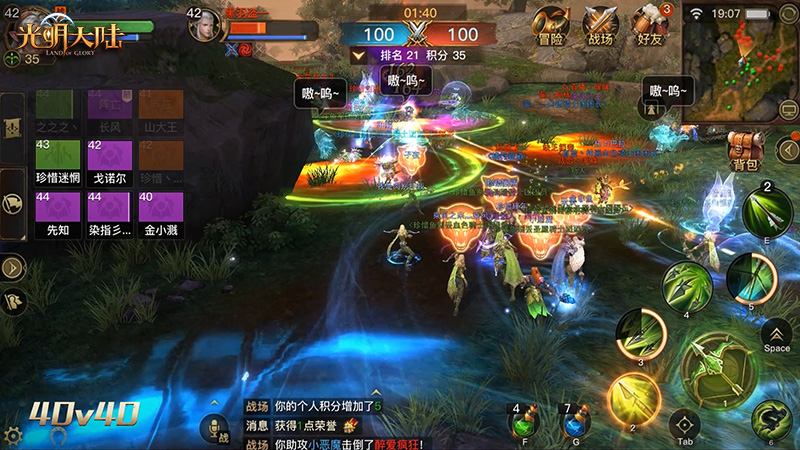Tap the Space jump button
This screenshot has height=450, width=800.
[x=776, y=335]
